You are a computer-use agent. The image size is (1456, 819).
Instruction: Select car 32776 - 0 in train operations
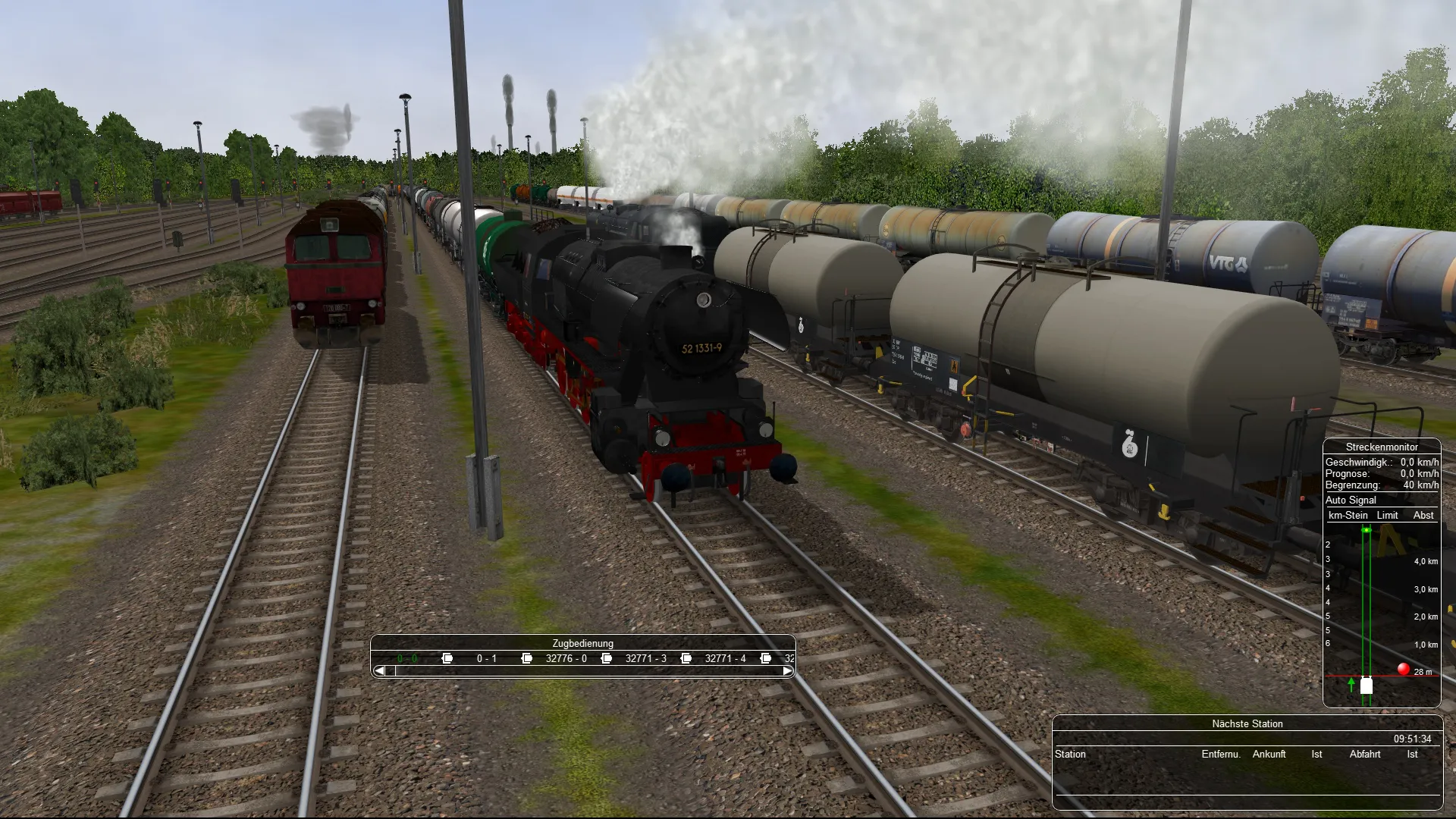point(566,658)
